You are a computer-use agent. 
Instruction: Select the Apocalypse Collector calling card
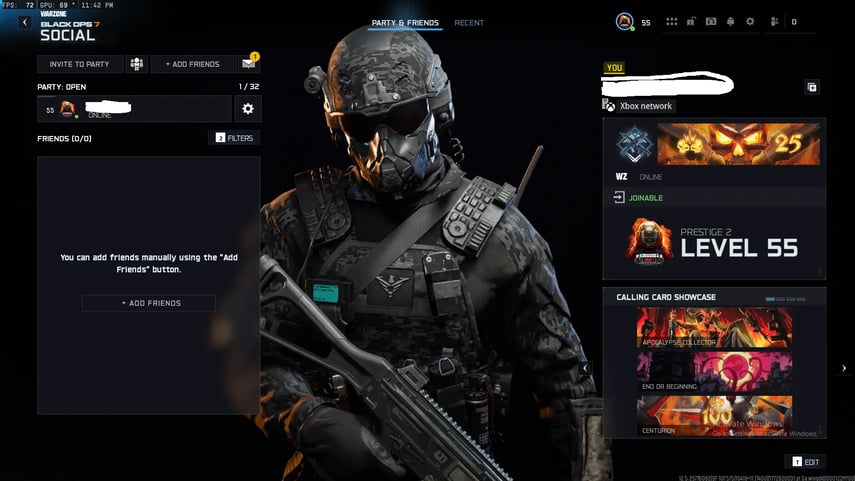click(x=714, y=328)
